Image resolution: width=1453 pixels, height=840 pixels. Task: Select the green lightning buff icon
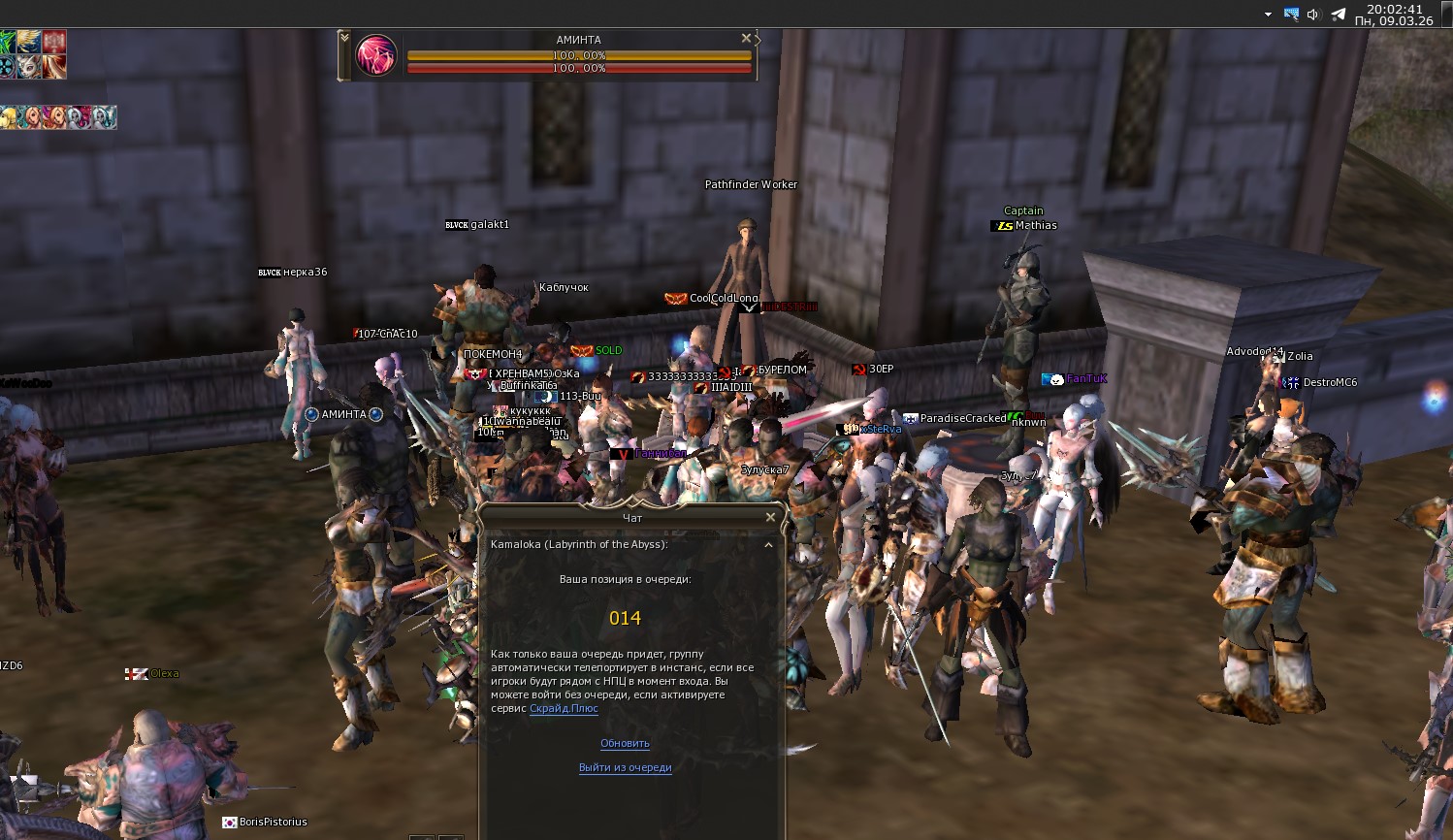click(5, 42)
